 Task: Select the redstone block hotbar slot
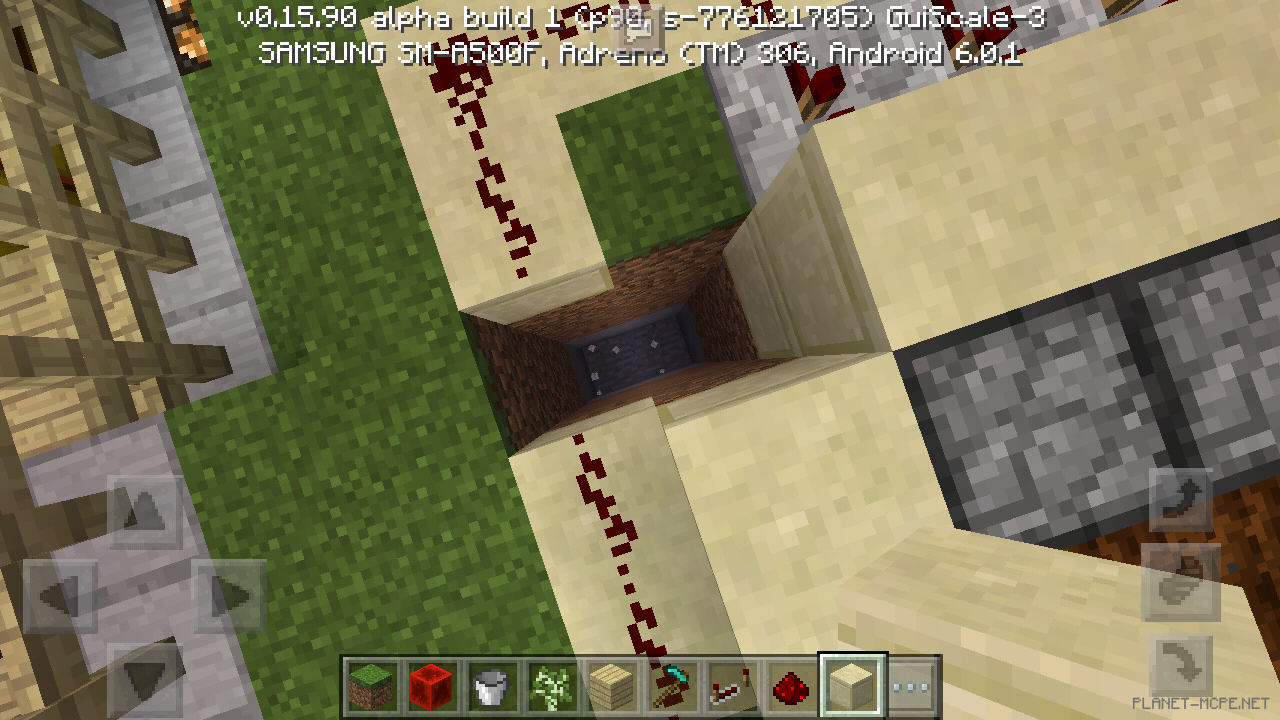pos(430,684)
